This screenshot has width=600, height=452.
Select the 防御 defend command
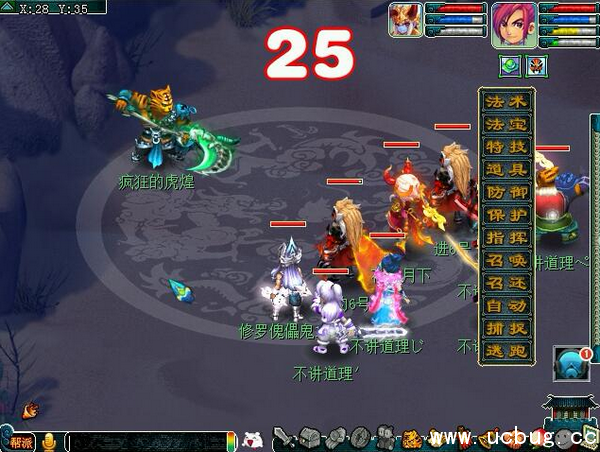pos(507,194)
